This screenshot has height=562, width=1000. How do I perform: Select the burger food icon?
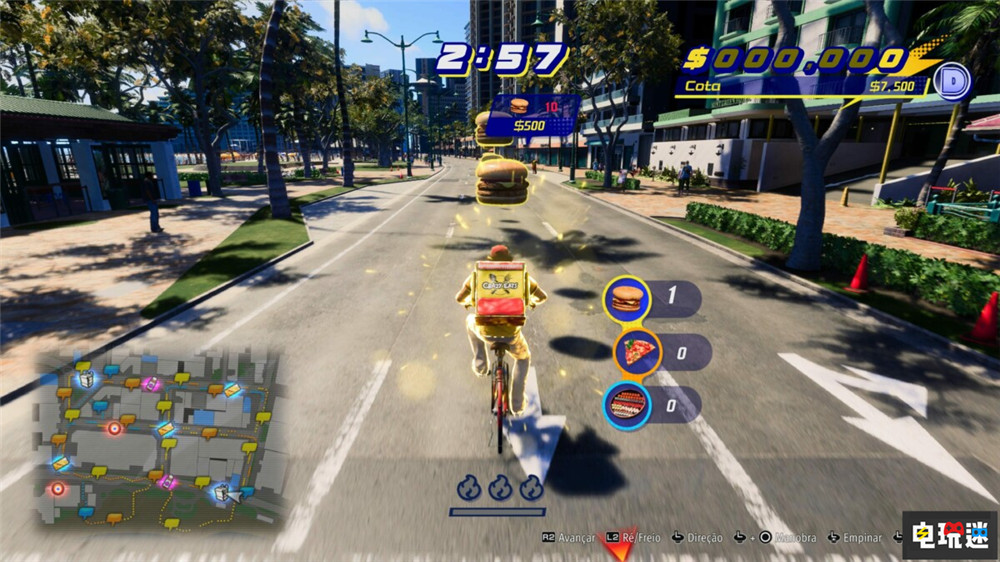pyautogui.click(x=627, y=299)
